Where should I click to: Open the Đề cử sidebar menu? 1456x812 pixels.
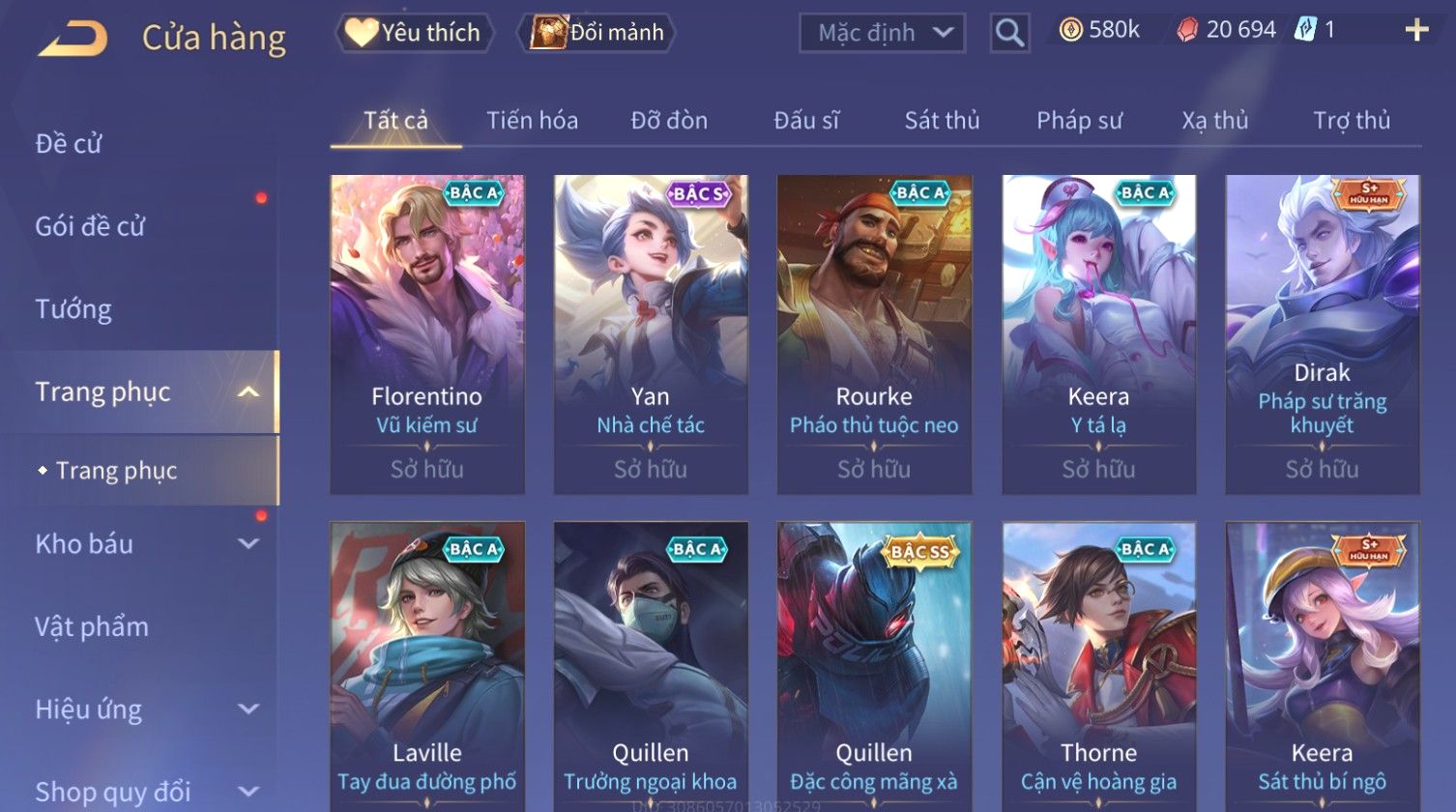(69, 144)
